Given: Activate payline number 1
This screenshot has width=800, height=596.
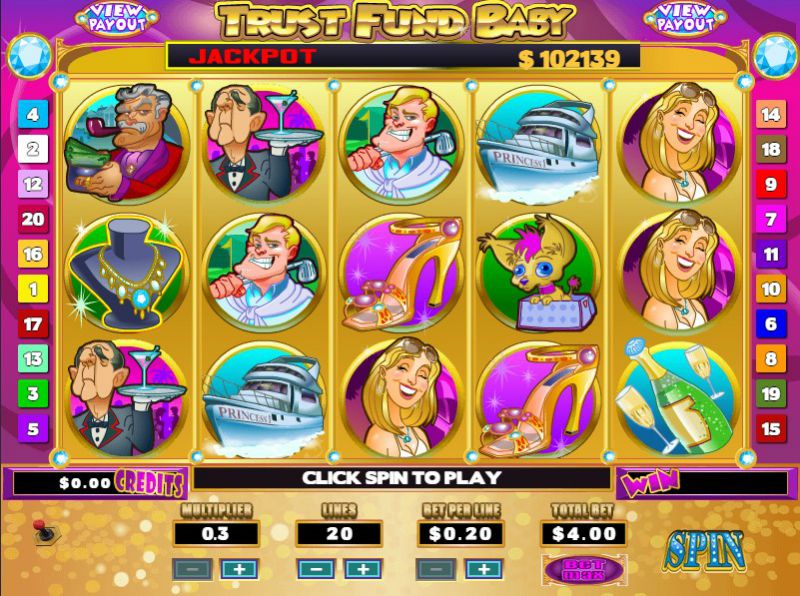Looking at the screenshot, I should (32, 290).
